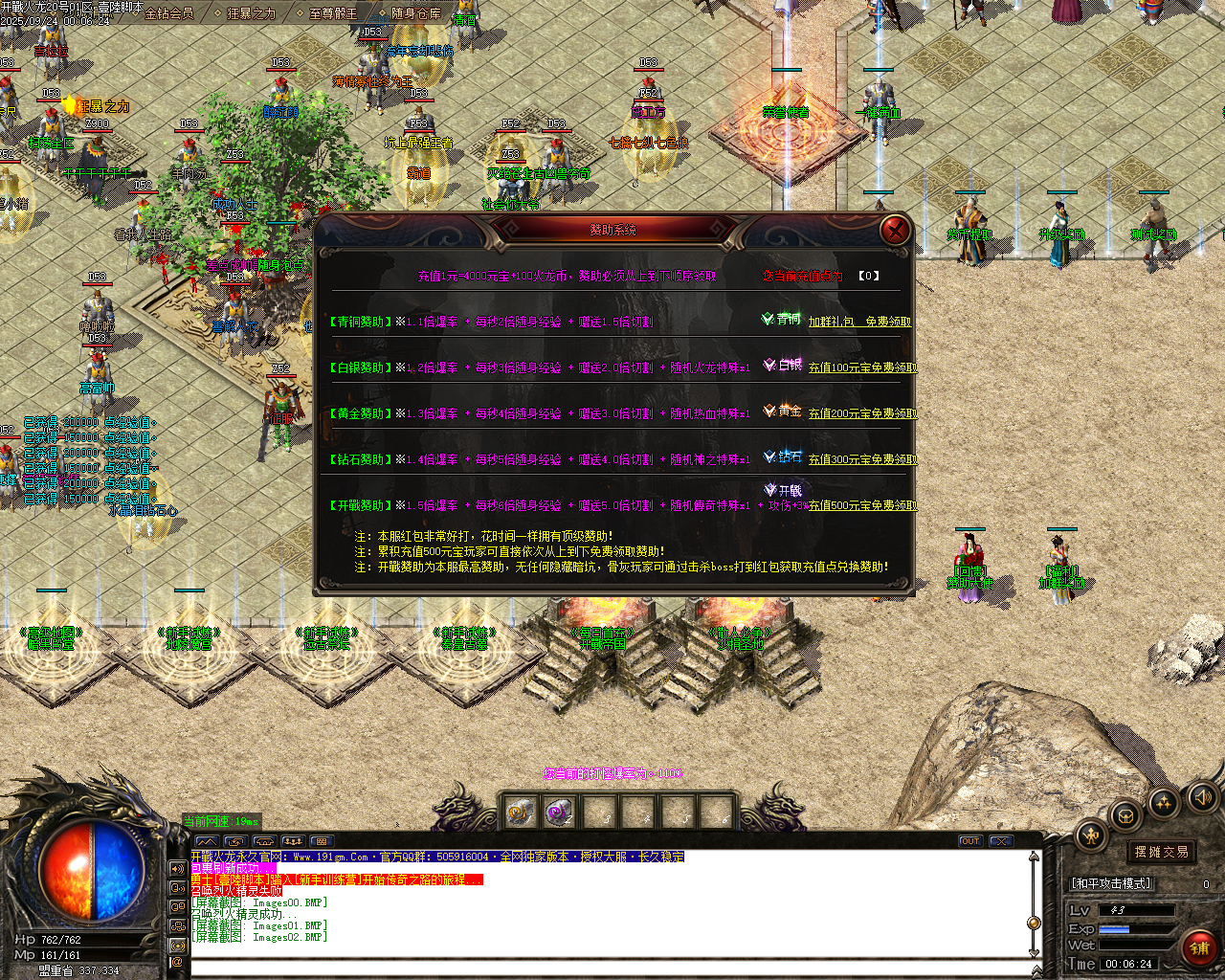The width and height of the screenshot is (1225, 980).
Task: Open the character figure circular icon bottom right
Action: click(x=1092, y=835)
